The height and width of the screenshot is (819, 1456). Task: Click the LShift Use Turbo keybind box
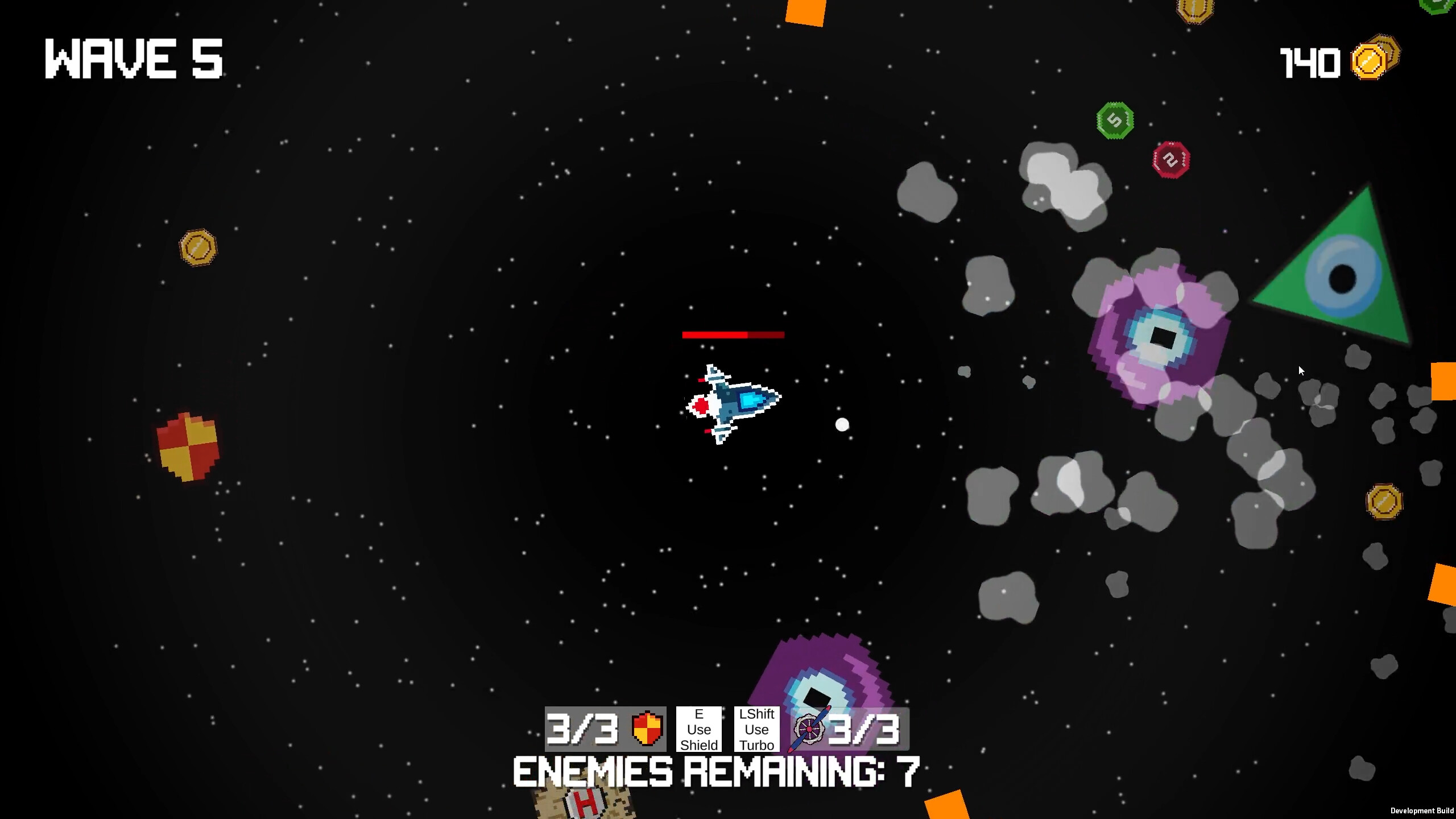pyautogui.click(x=757, y=729)
